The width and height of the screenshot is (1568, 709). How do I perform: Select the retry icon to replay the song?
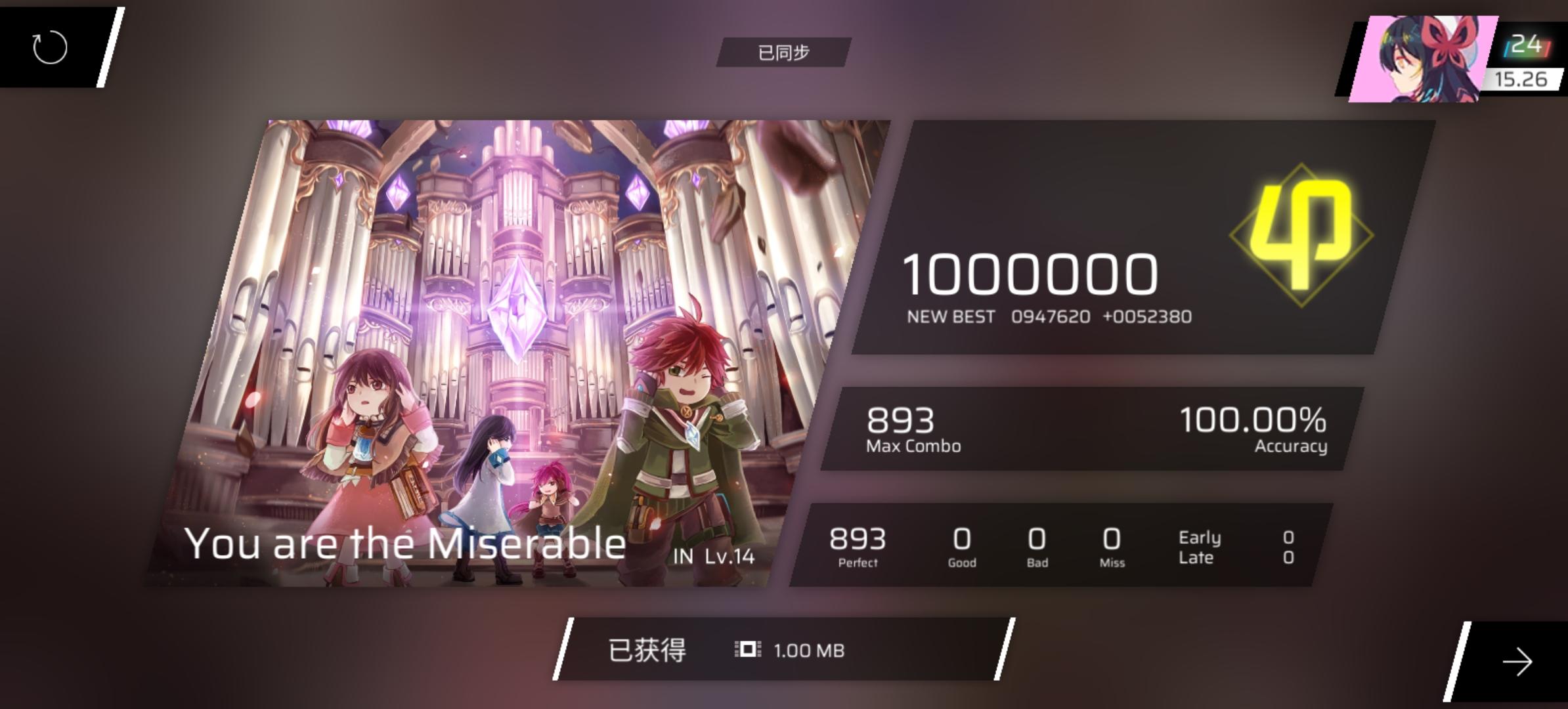click(49, 46)
